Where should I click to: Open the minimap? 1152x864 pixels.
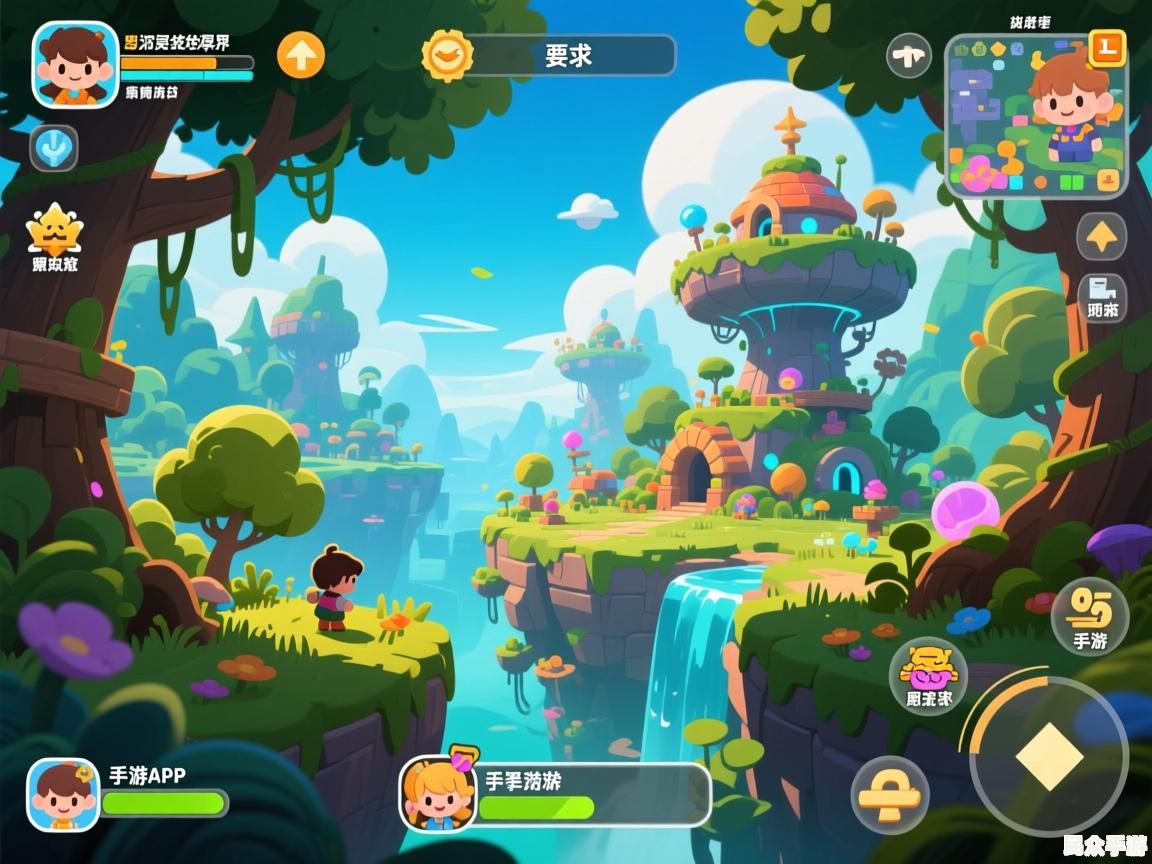click(1035, 116)
